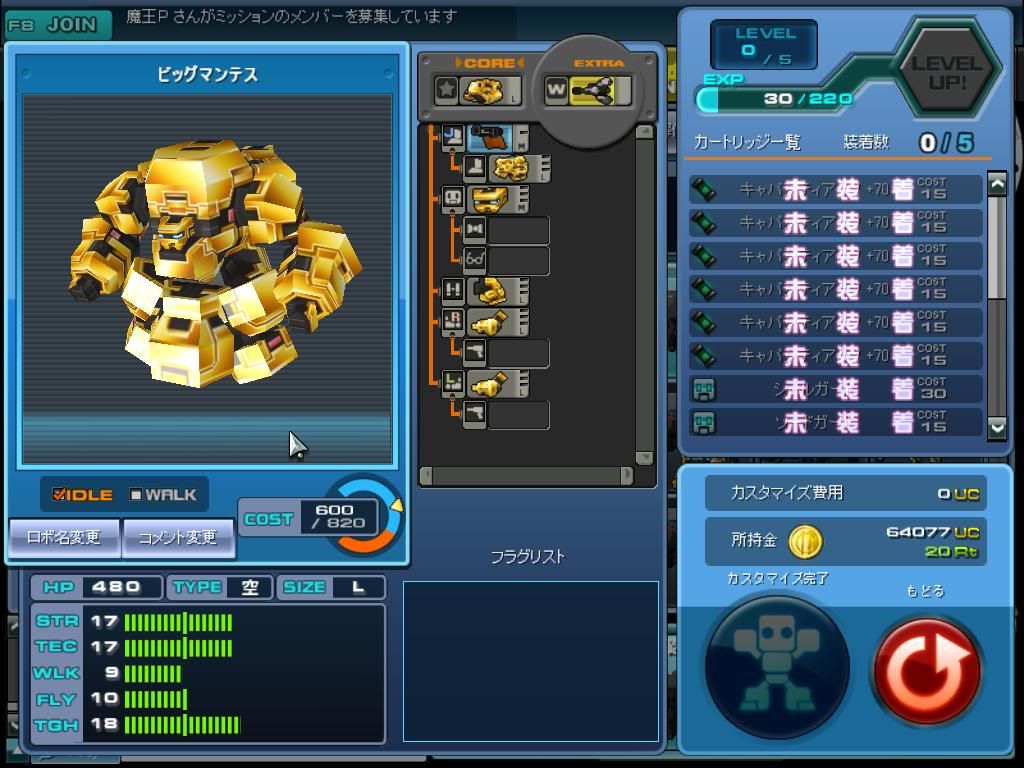Enable the WALK animation checkbox

click(x=136, y=494)
